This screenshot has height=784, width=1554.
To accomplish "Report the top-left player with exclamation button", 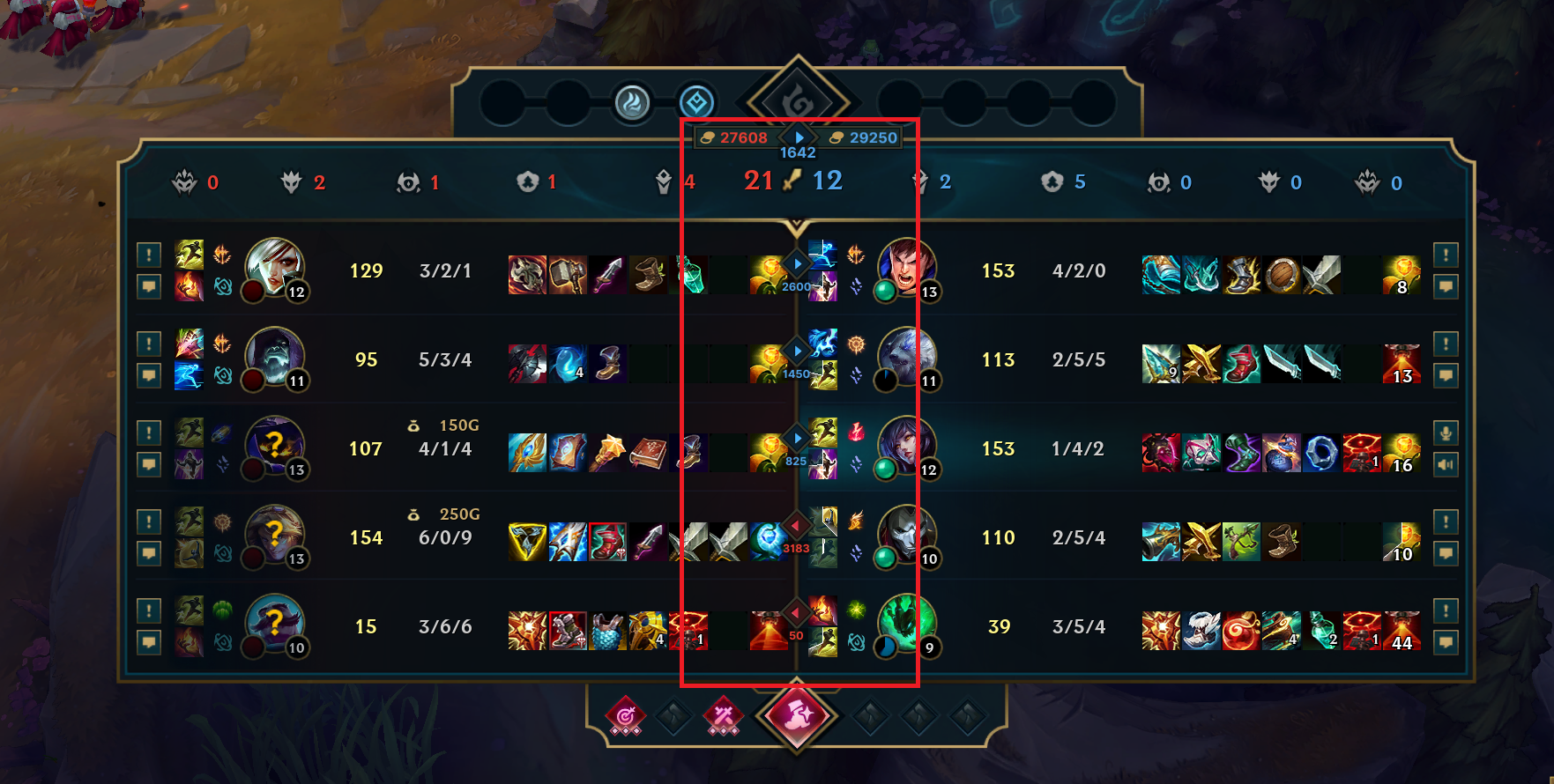I will (149, 255).
